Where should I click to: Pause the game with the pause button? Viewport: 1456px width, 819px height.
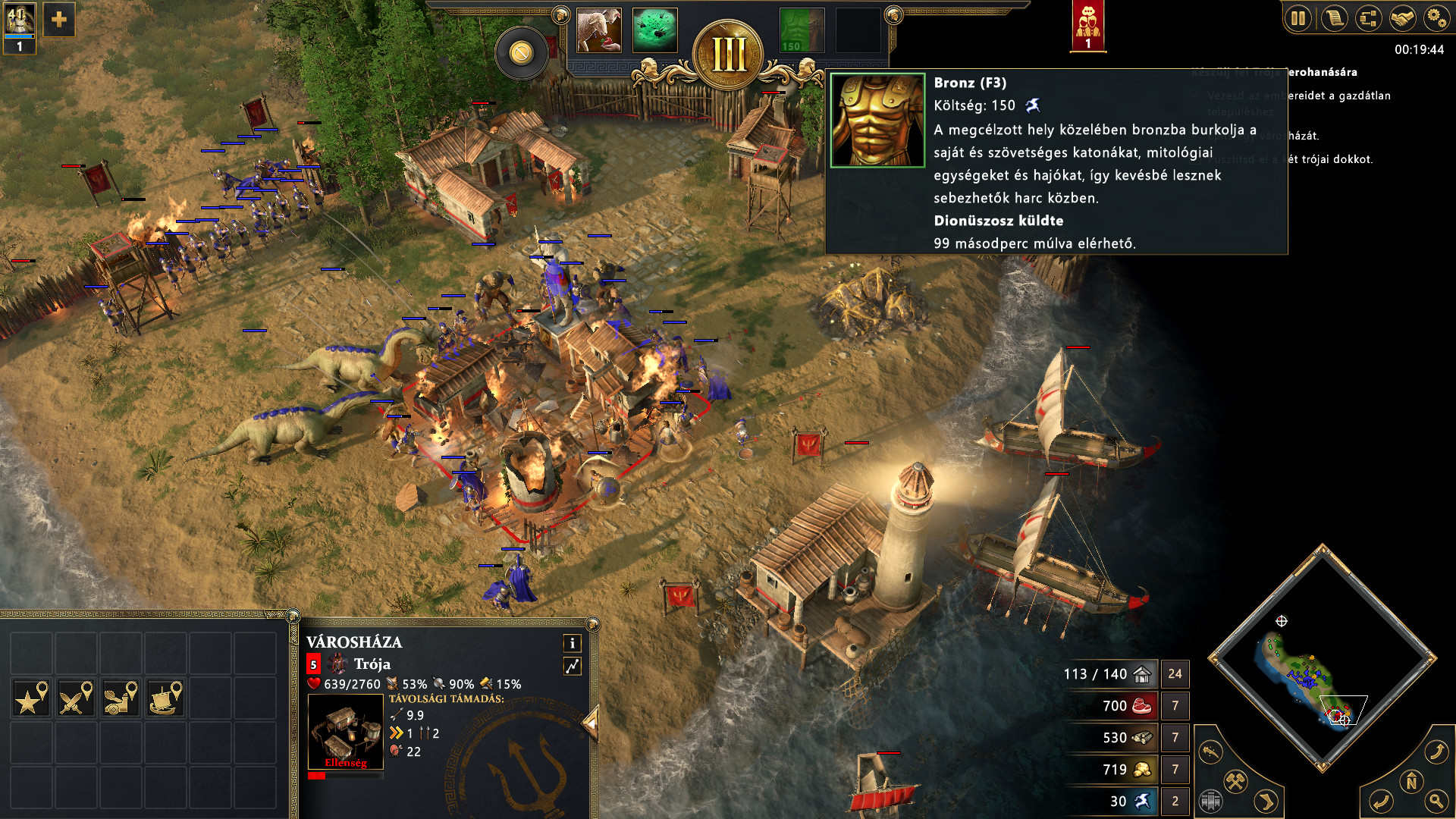[x=1298, y=18]
